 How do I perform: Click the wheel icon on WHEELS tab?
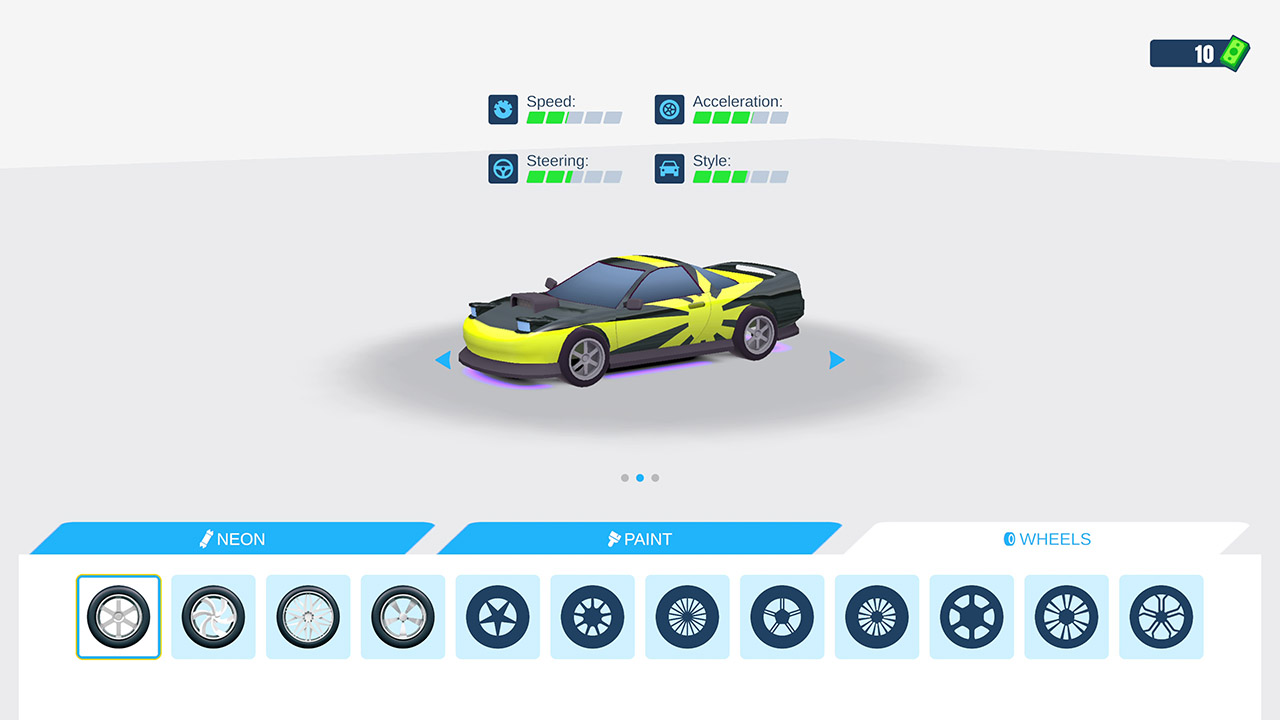coord(1012,539)
